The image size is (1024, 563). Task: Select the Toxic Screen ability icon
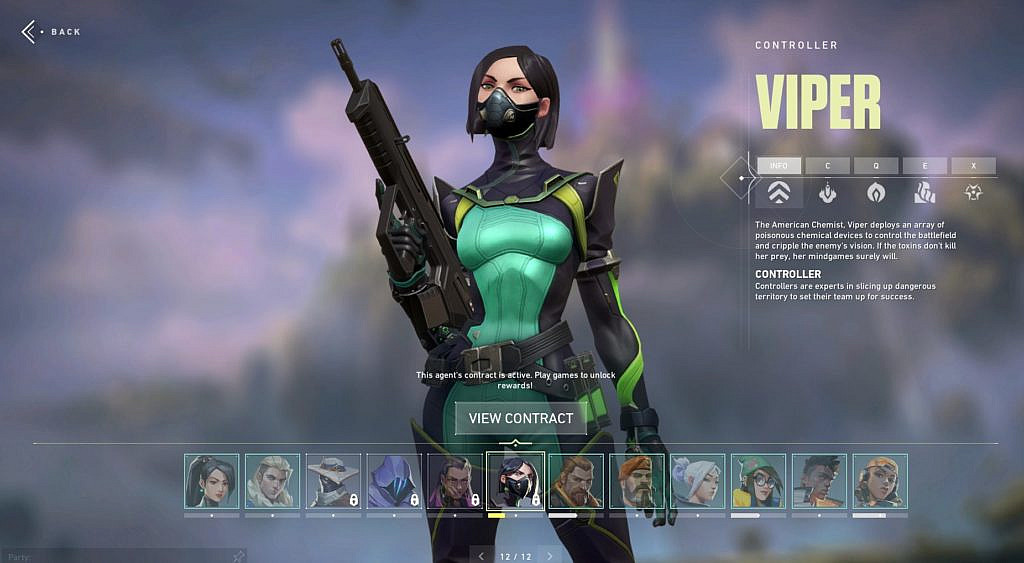(x=925, y=192)
